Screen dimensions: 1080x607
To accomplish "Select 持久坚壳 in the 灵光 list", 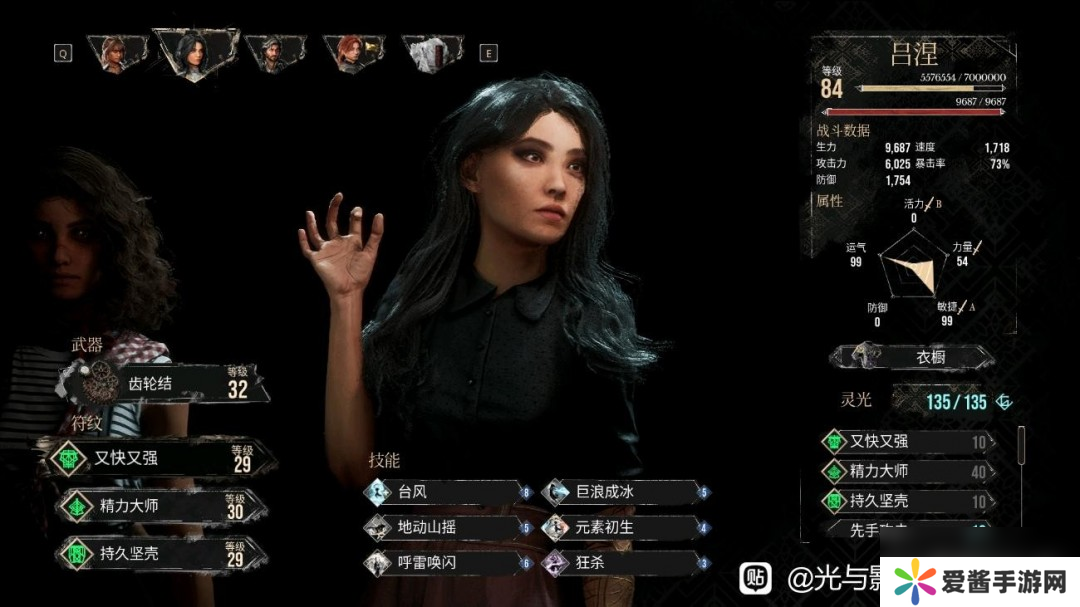I will click(910, 501).
